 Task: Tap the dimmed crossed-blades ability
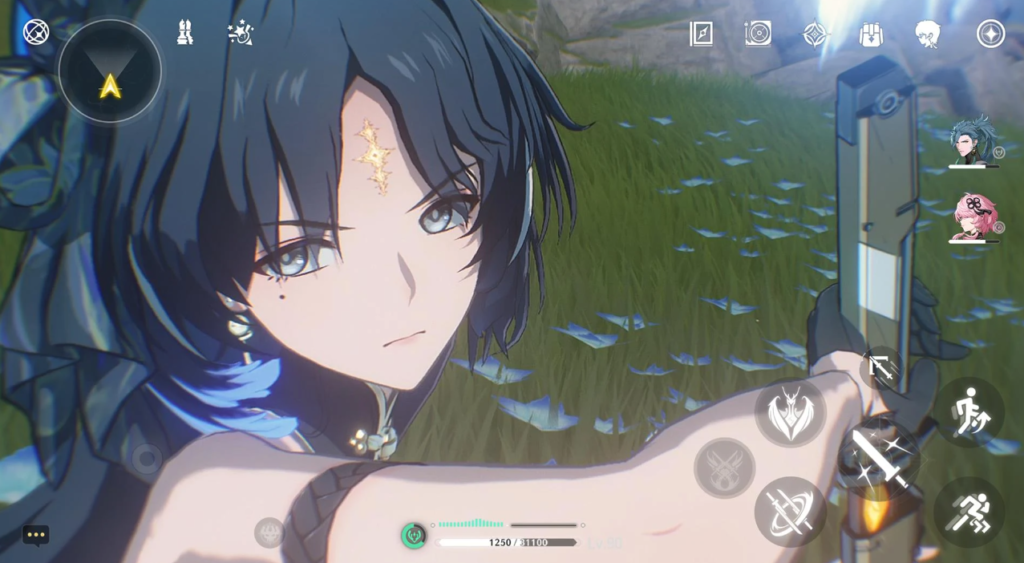(724, 467)
